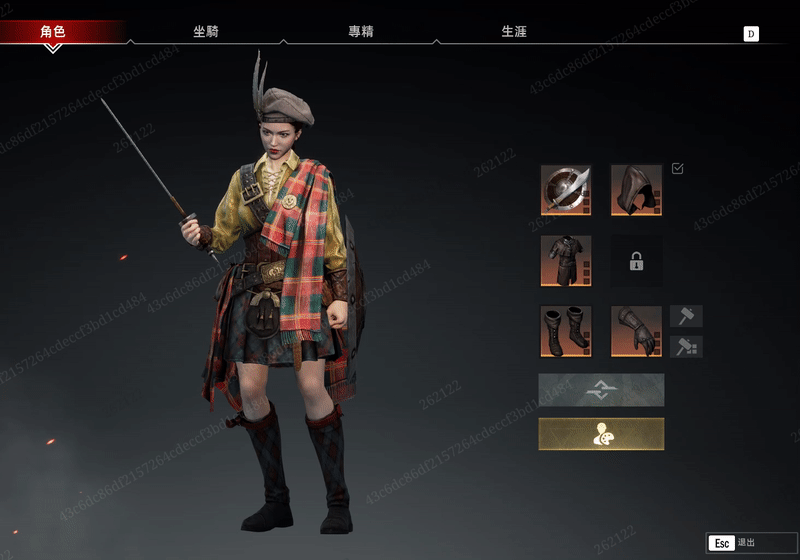Screen dimensions: 800x560
Task: Click the locked equipment slot
Action: (x=636, y=261)
